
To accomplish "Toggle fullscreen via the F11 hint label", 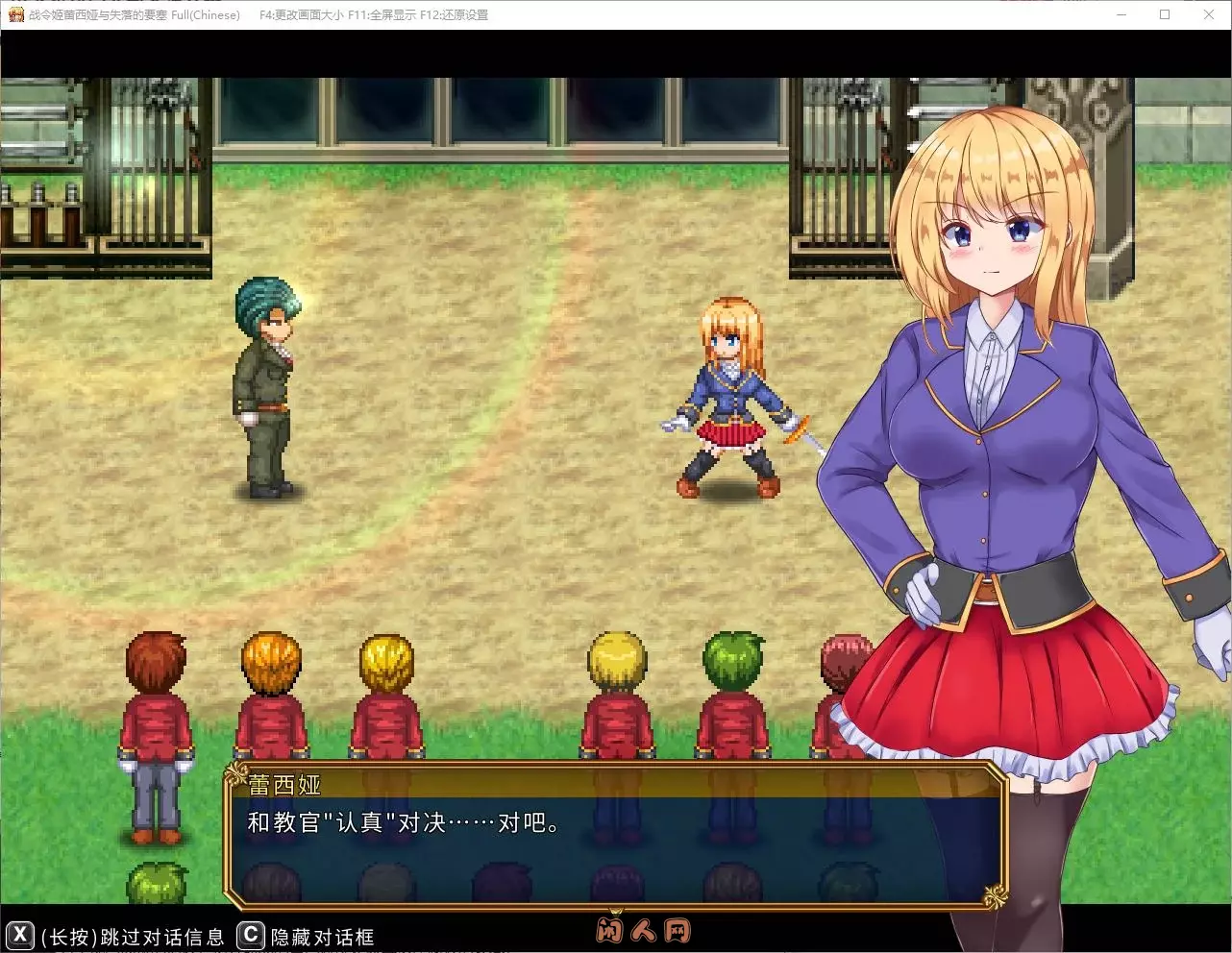I will pyautogui.click(x=383, y=14).
